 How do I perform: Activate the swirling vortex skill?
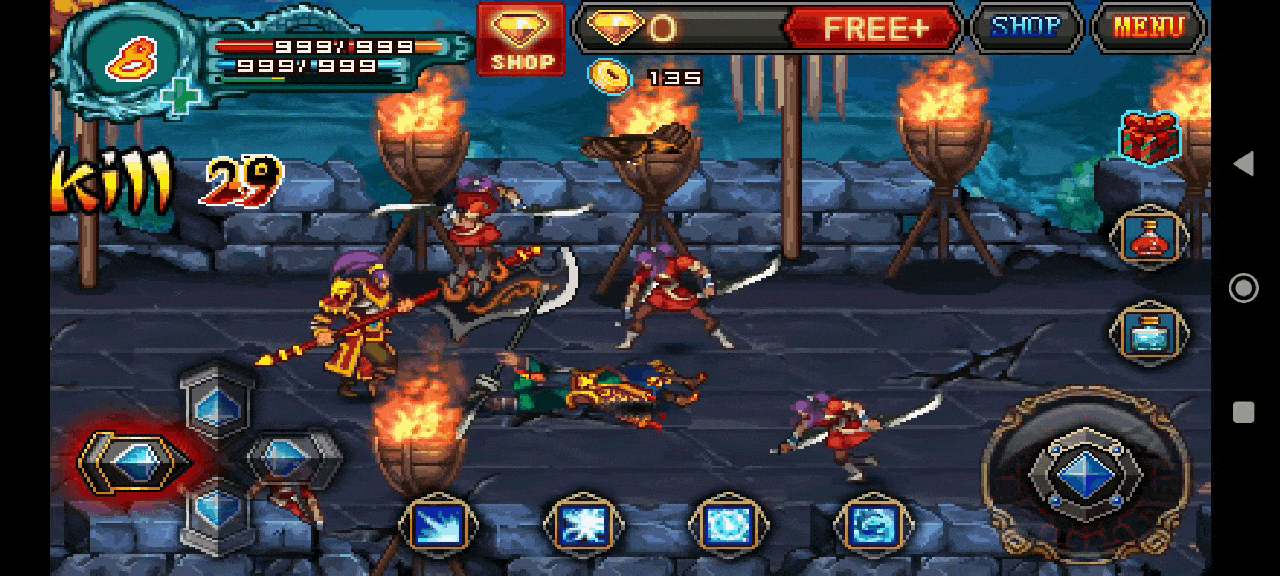tap(872, 525)
